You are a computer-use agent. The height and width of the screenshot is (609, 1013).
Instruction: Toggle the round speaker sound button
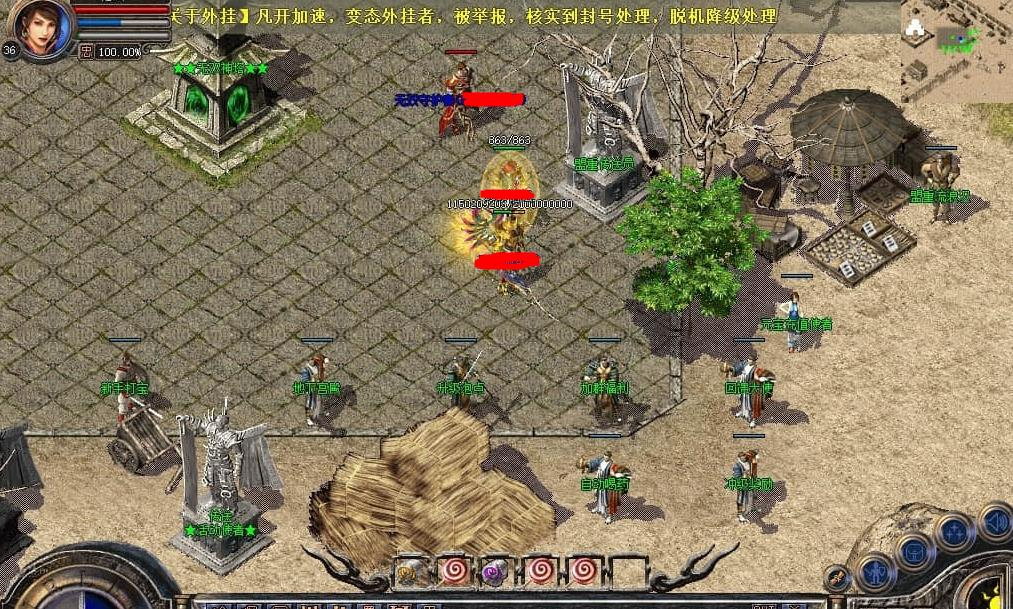click(994, 520)
